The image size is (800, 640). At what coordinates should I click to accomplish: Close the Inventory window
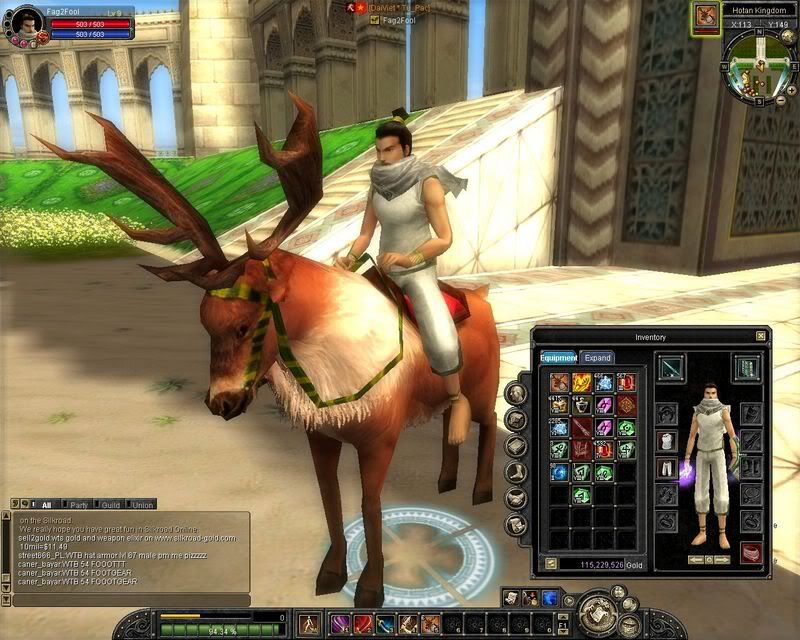click(761, 336)
